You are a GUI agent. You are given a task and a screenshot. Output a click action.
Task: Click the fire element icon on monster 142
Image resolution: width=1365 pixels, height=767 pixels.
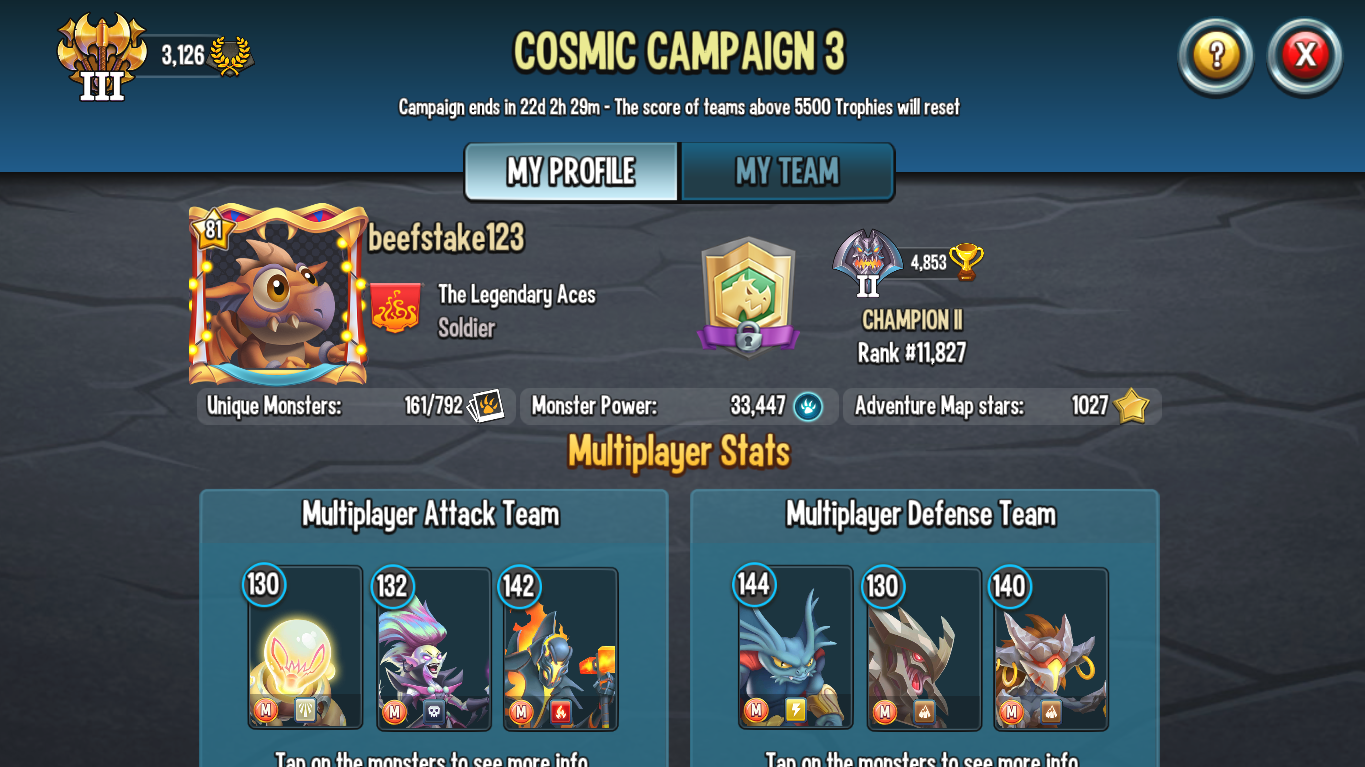563,712
